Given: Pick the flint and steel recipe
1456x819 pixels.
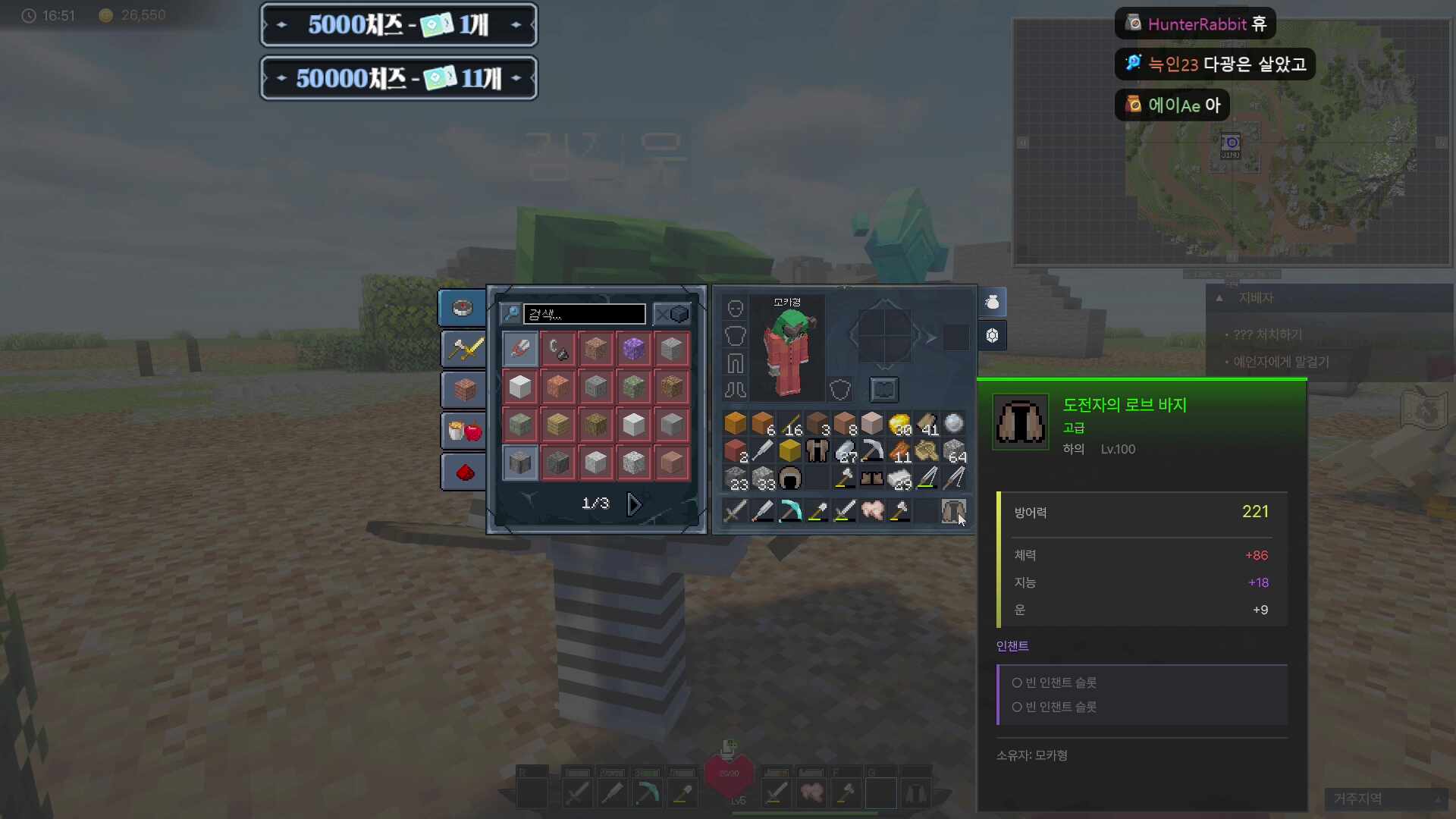Looking at the screenshot, I should pos(557,349).
